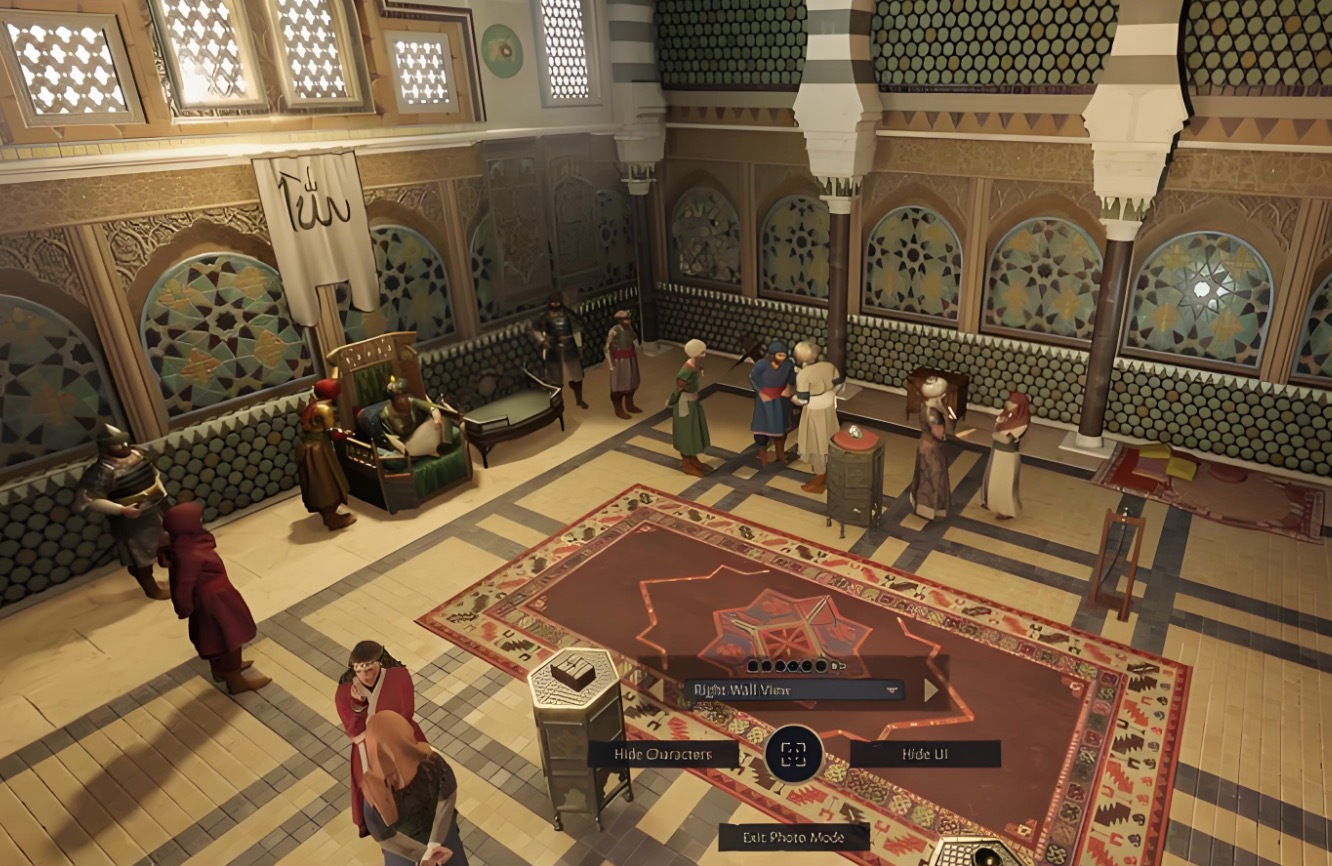Click the Hide UI button
Viewport: 1332px width, 866px height.
(925, 754)
